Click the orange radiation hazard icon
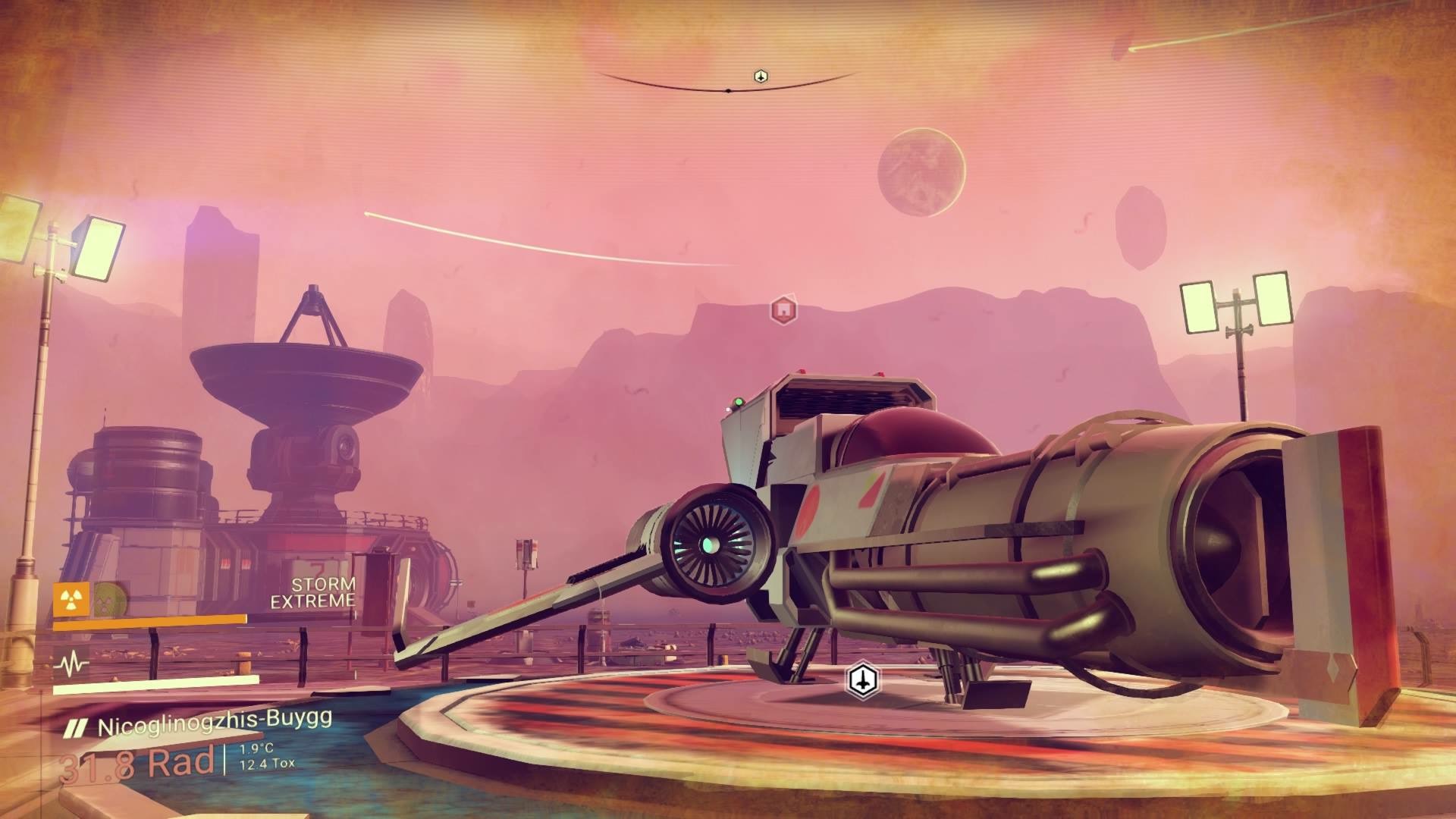The height and width of the screenshot is (819, 1456). pos(71,598)
